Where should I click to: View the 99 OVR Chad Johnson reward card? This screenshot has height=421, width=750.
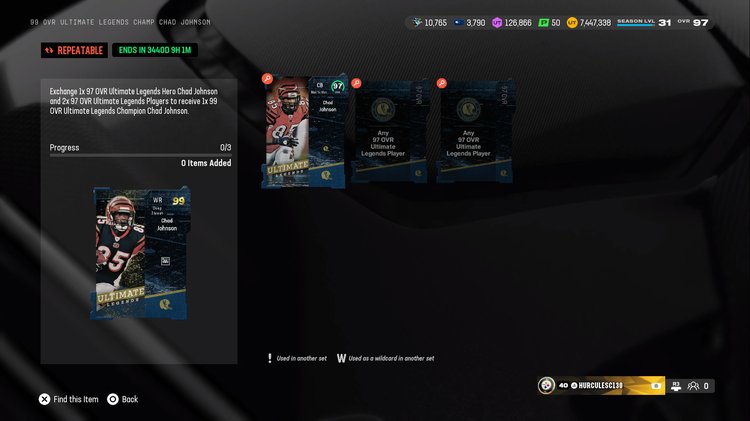[x=139, y=253]
